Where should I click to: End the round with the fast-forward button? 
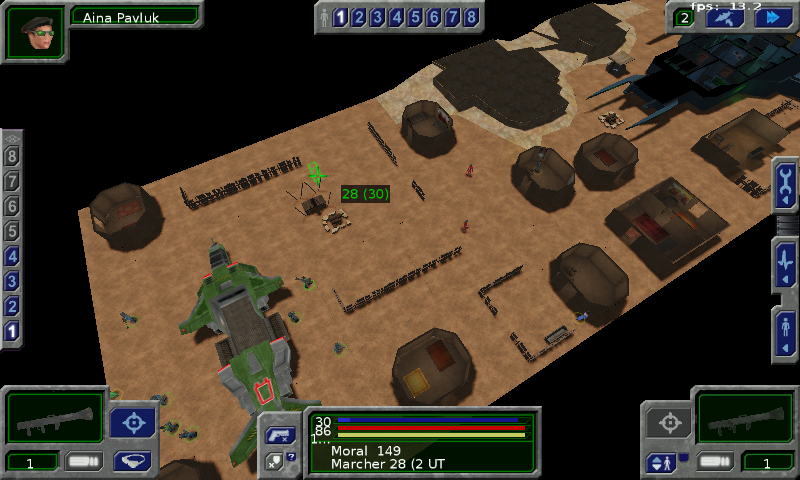coord(772,17)
